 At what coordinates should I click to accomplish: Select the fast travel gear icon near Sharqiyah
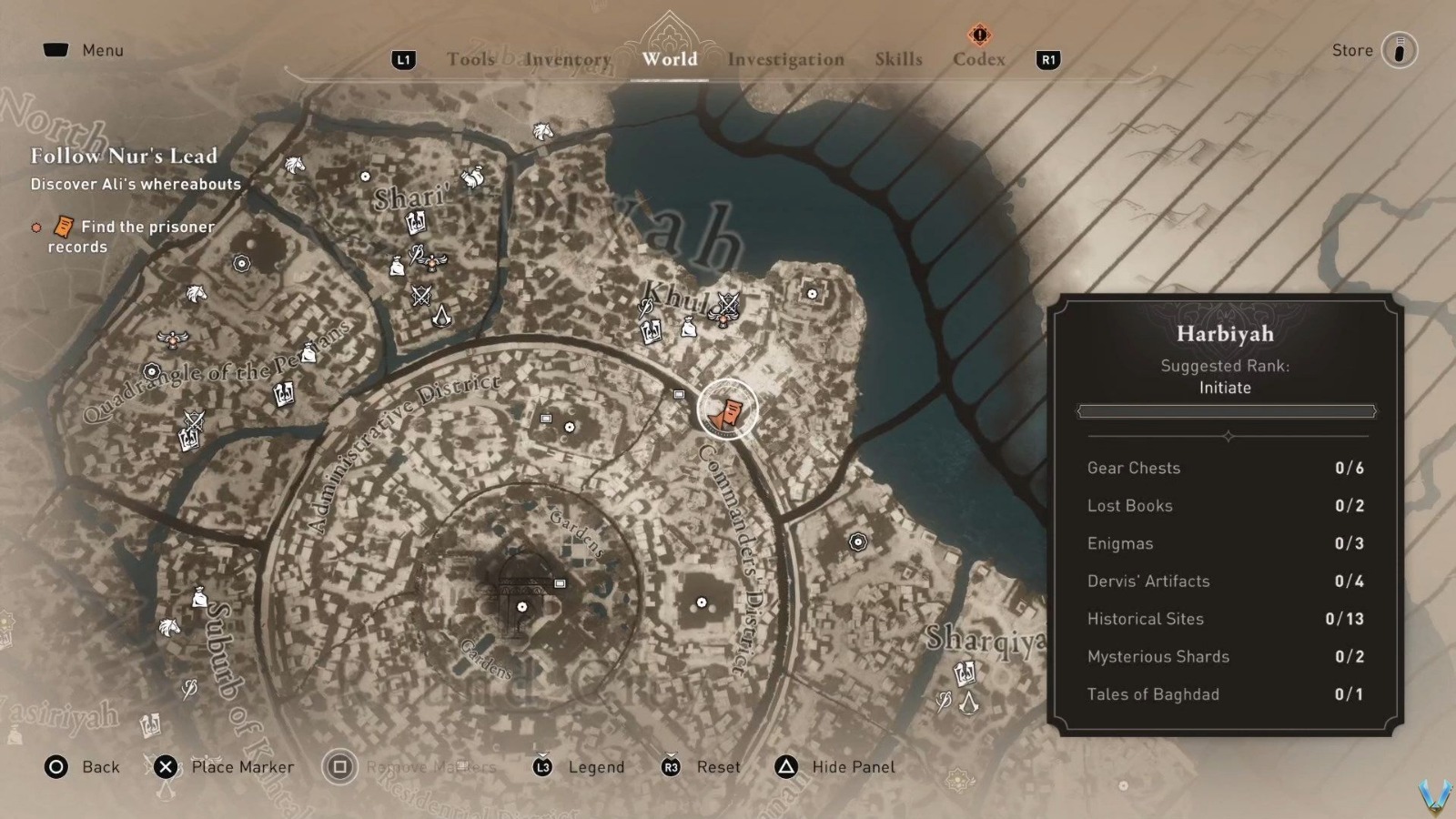tap(857, 543)
